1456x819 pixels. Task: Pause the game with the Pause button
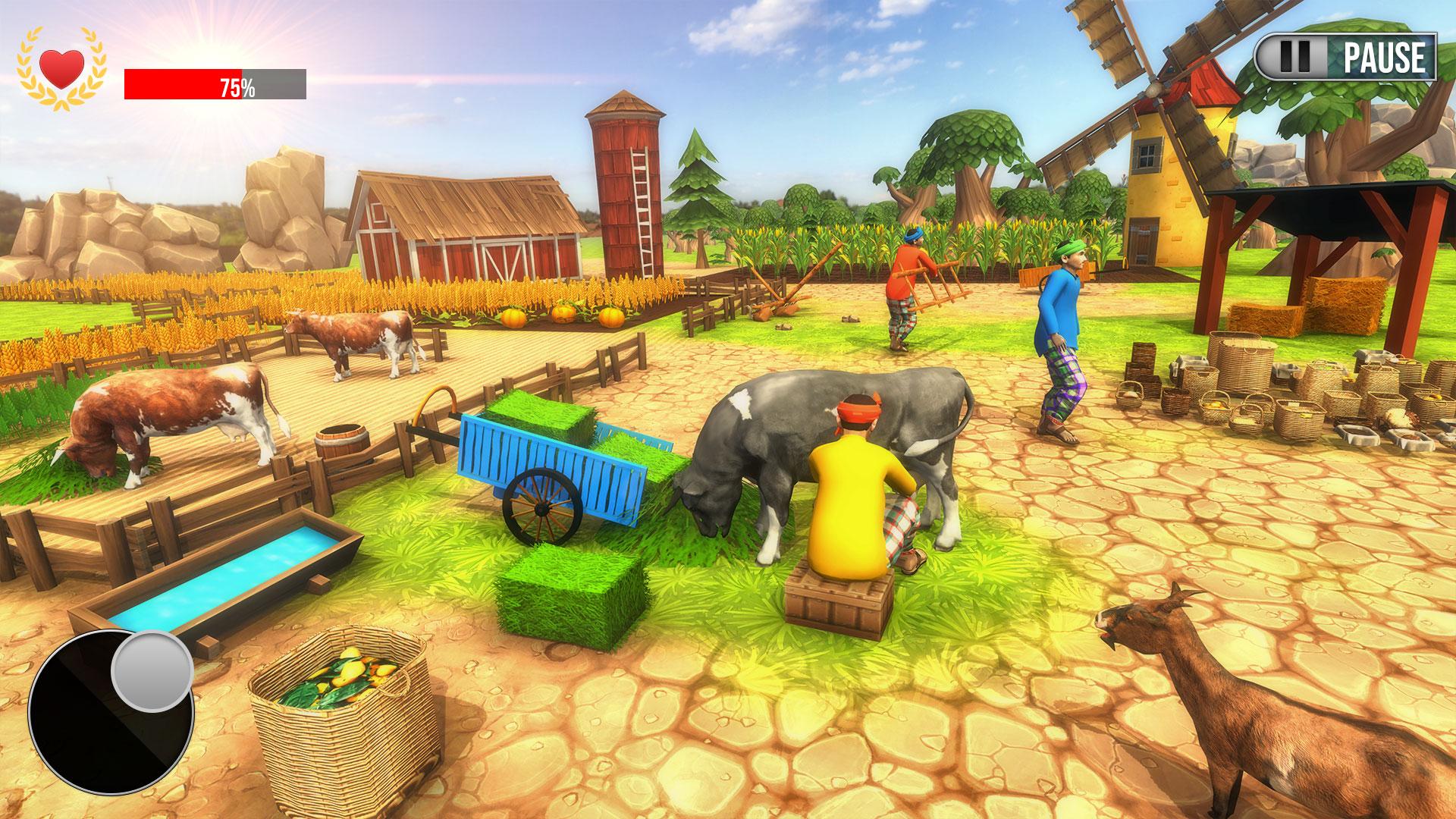click(1346, 57)
